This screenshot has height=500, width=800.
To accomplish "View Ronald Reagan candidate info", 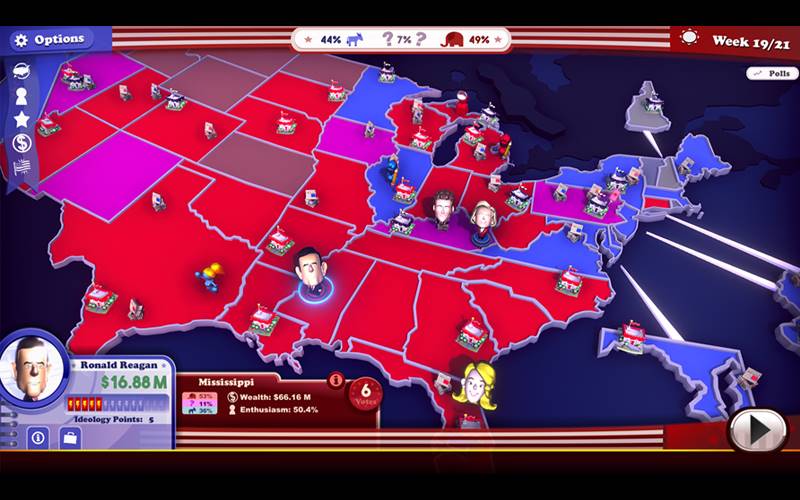I will click(38, 437).
